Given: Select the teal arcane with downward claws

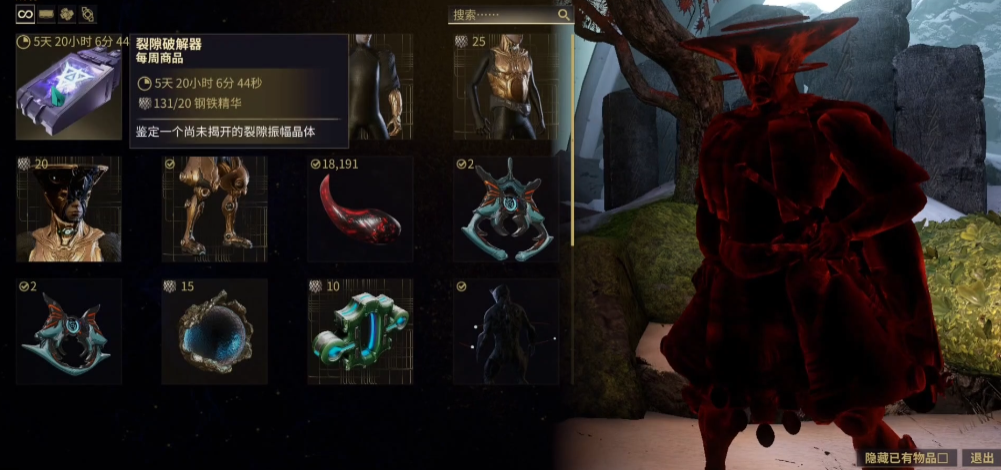Looking at the screenshot, I should (x=506, y=212).
